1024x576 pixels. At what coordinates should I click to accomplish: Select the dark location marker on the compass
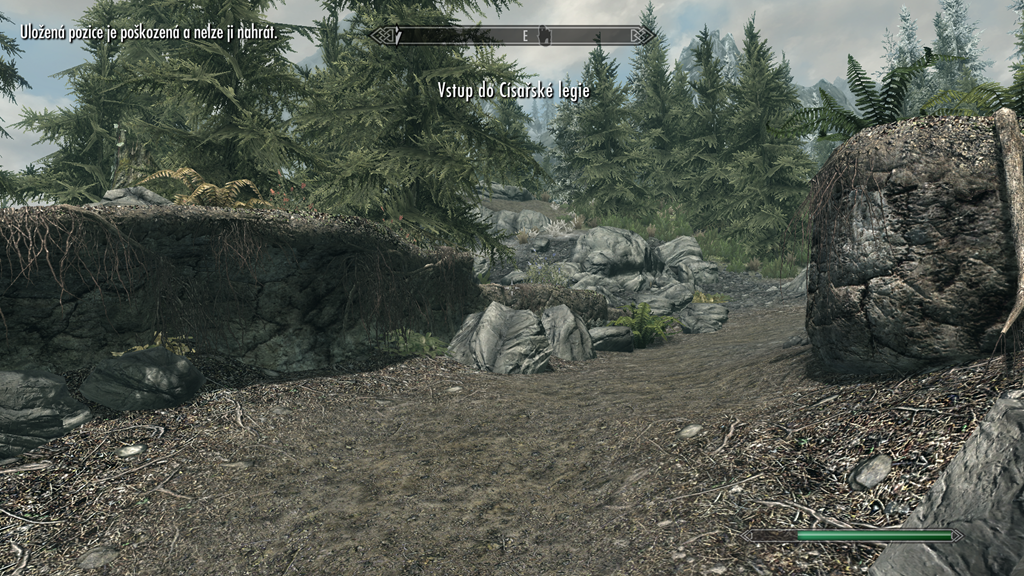546,36
